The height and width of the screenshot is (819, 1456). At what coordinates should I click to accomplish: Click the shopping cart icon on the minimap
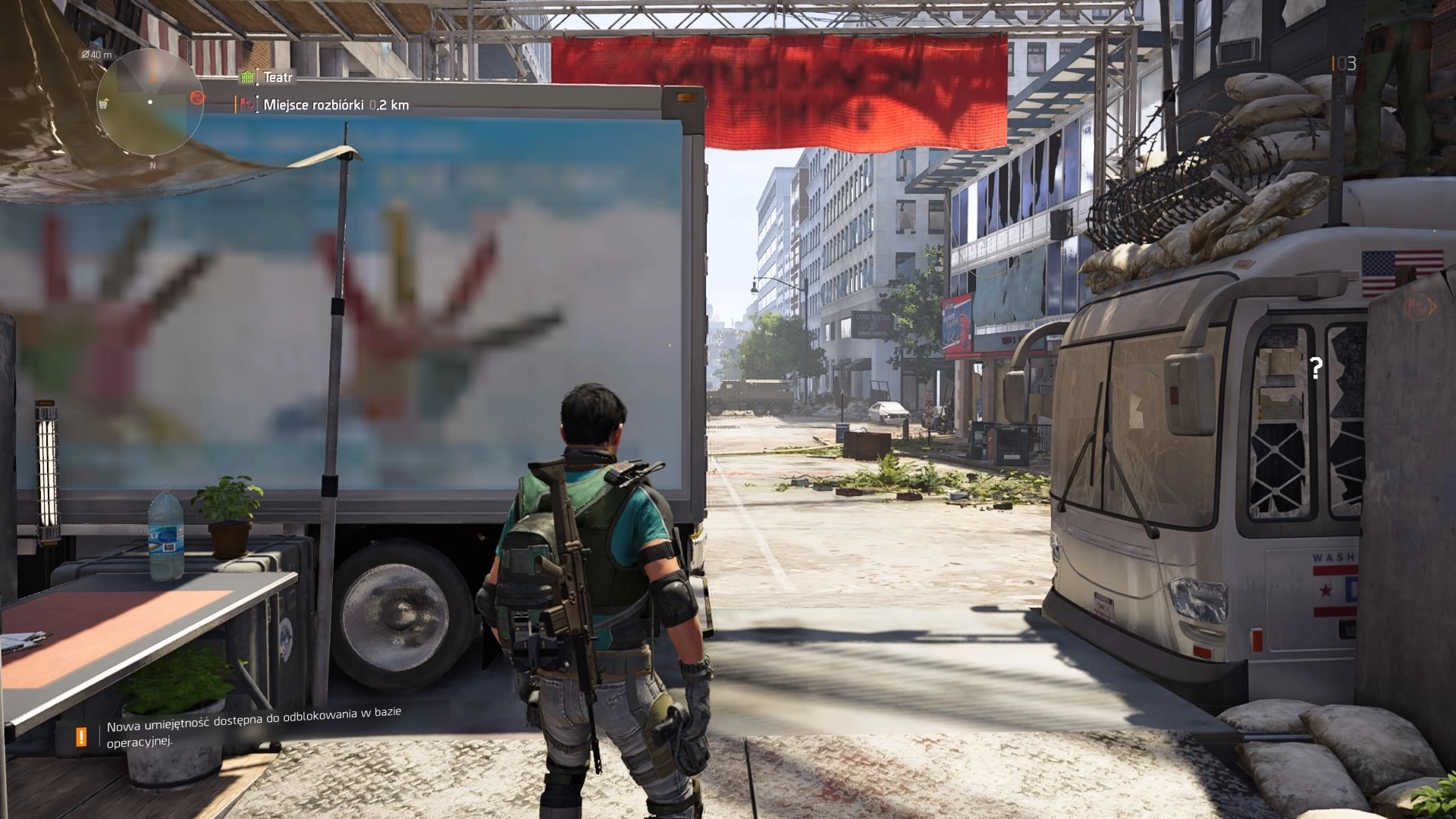(104, 104)
